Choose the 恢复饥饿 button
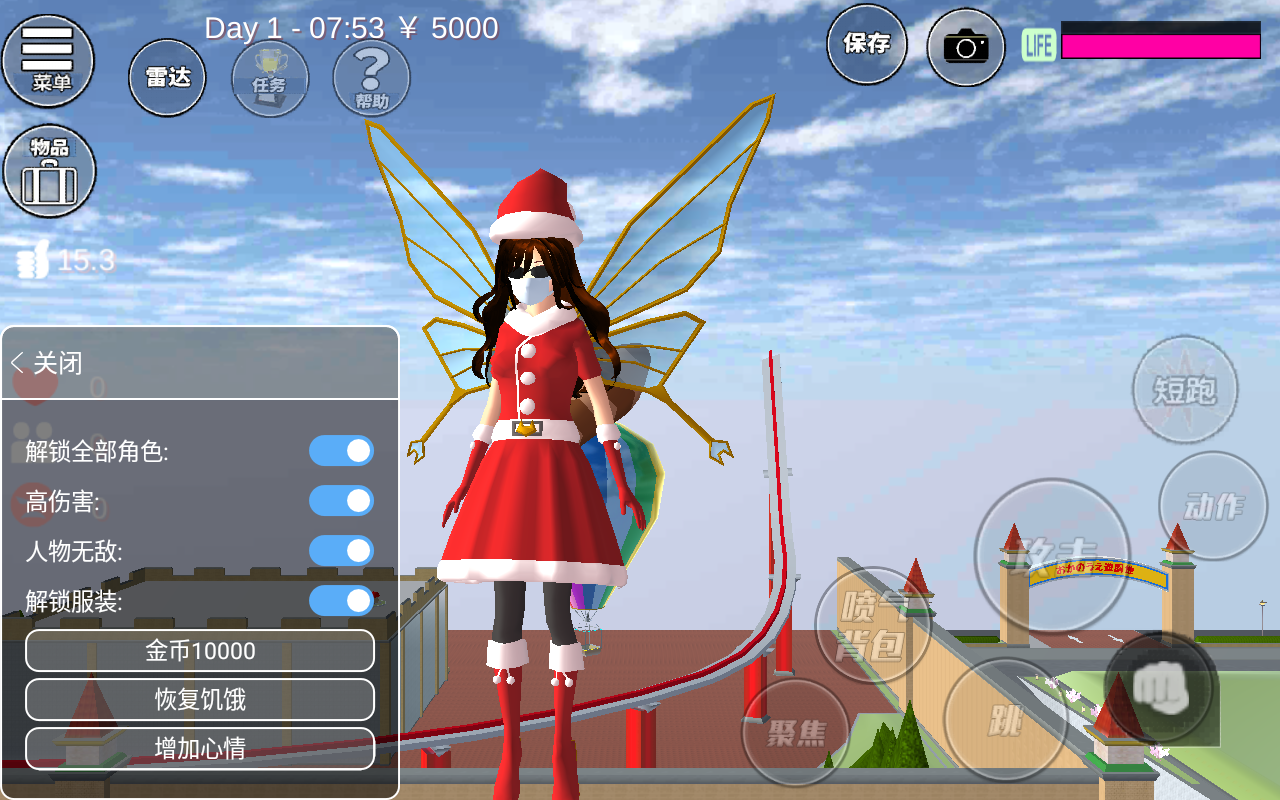This screenshot has width=1280, height=800. click(200, 700)
